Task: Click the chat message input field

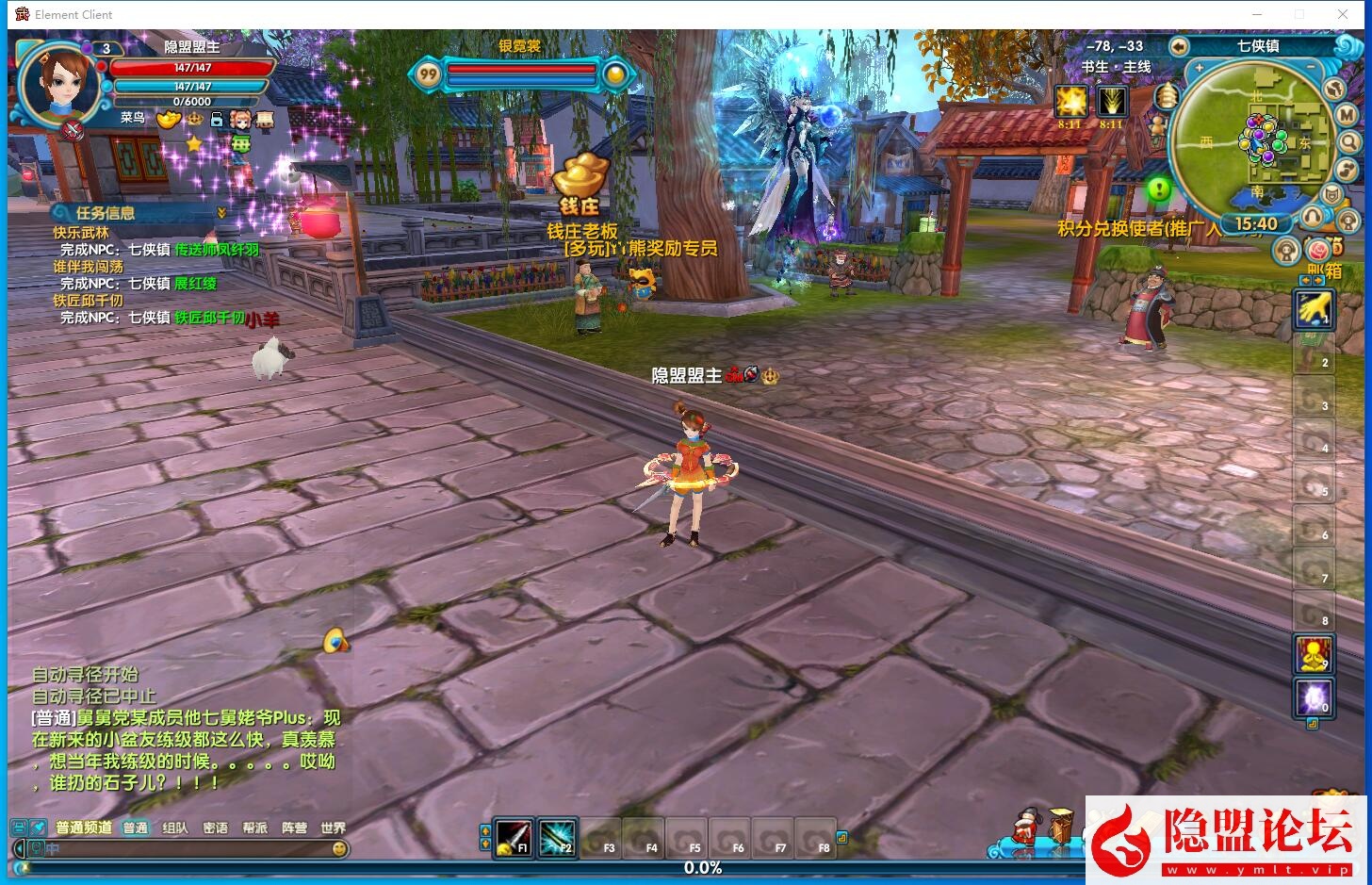Action: click(179, 849)
